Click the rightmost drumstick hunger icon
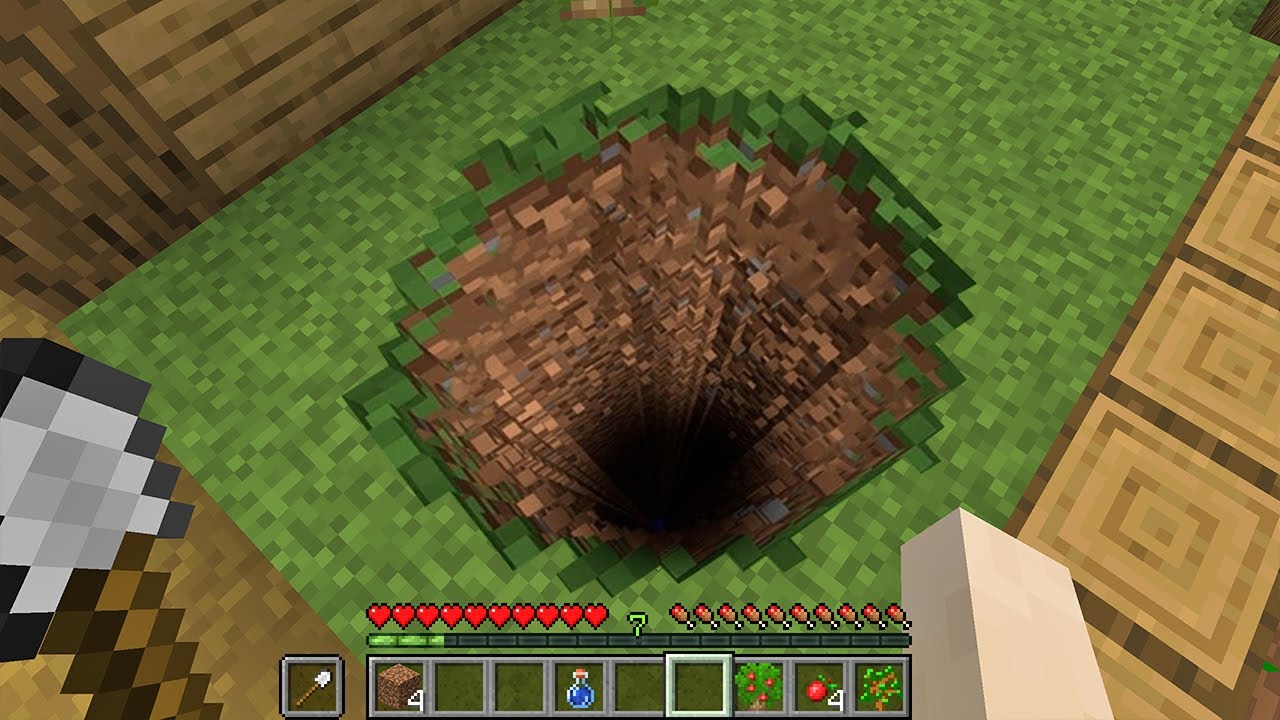The height and width of the screenshot is (720, 1280). click(898, 613)
